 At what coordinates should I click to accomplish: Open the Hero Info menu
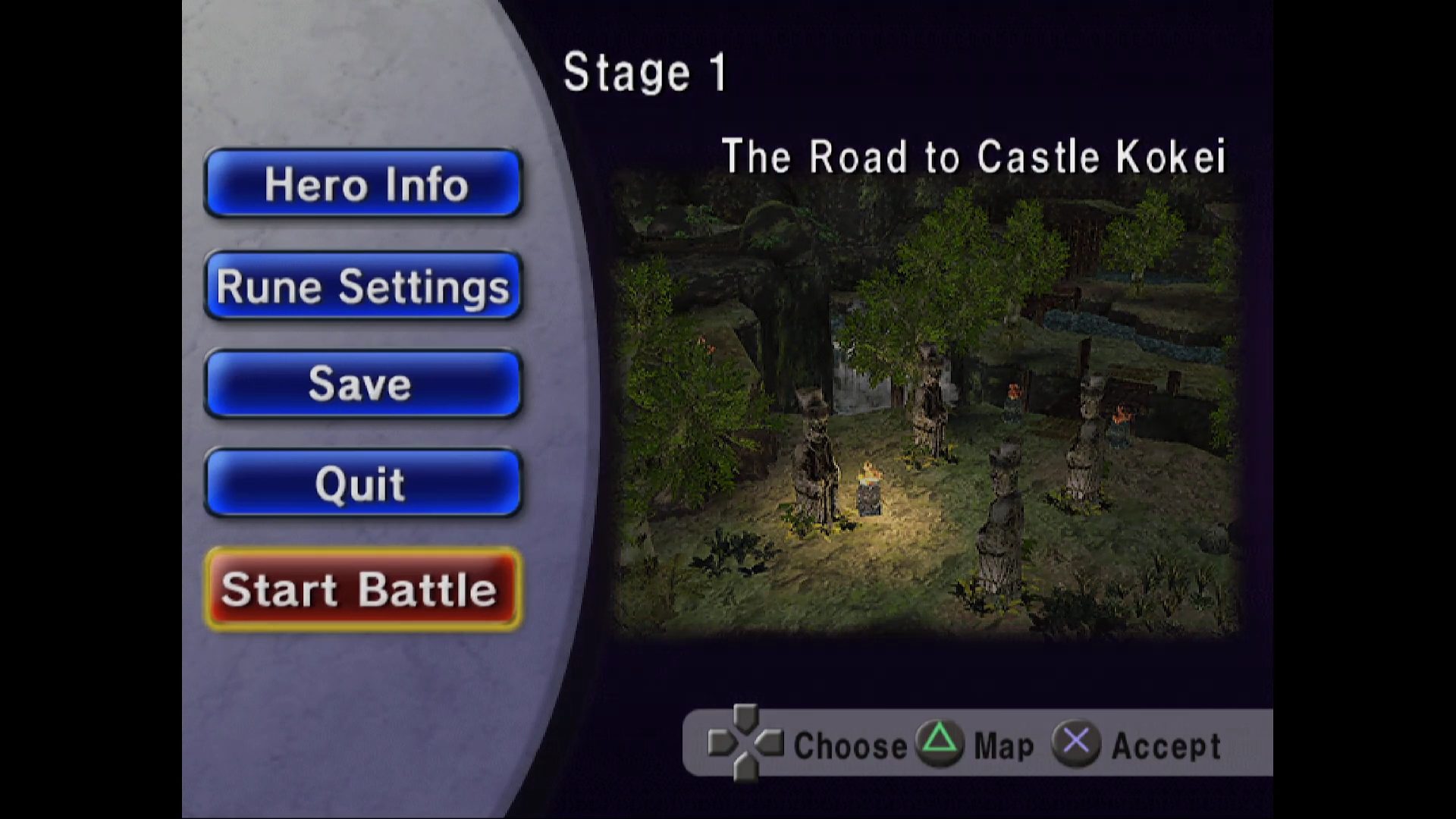[x=363, y=184]
